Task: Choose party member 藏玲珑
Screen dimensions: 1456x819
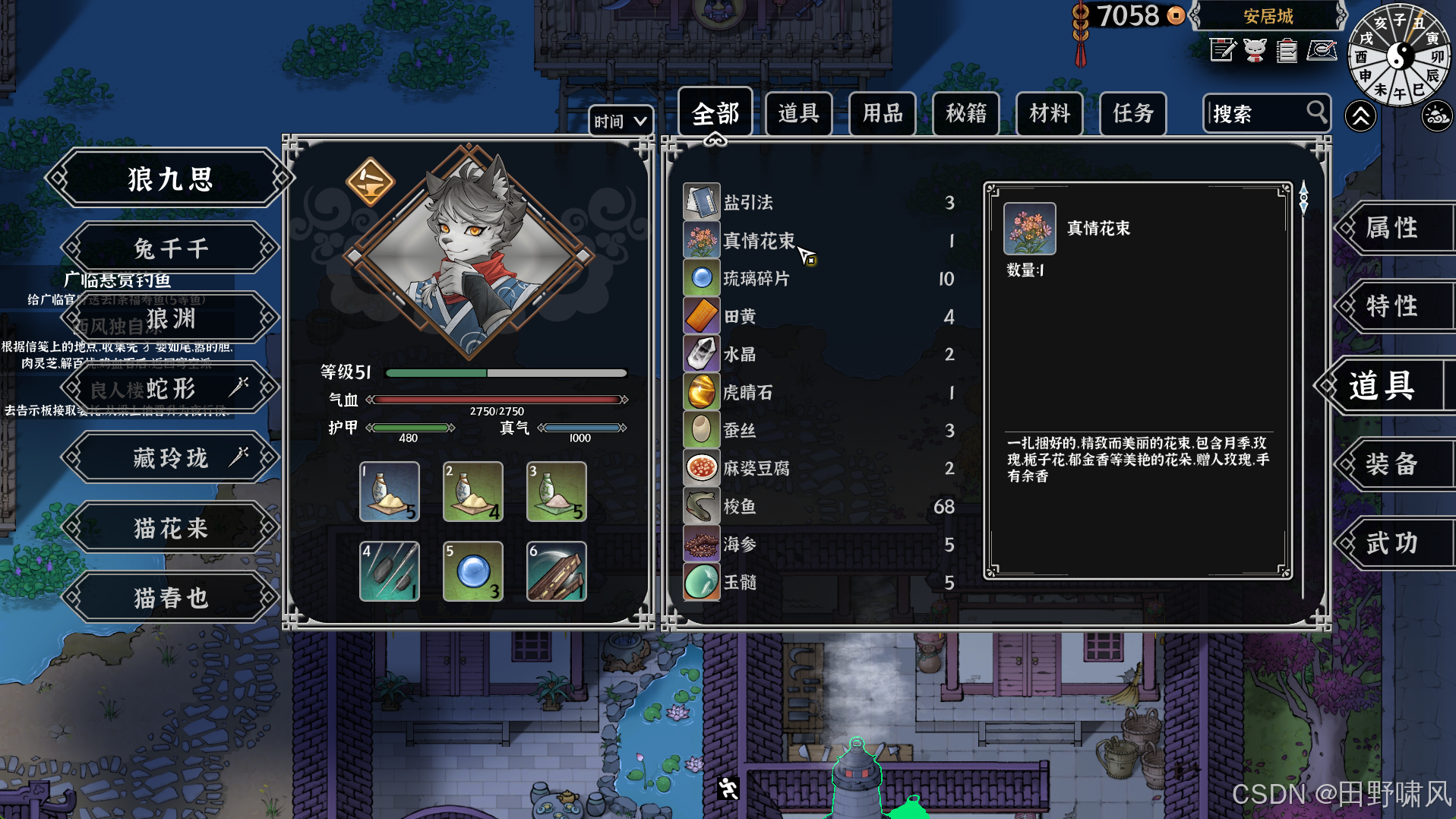Action: point(170,458)
